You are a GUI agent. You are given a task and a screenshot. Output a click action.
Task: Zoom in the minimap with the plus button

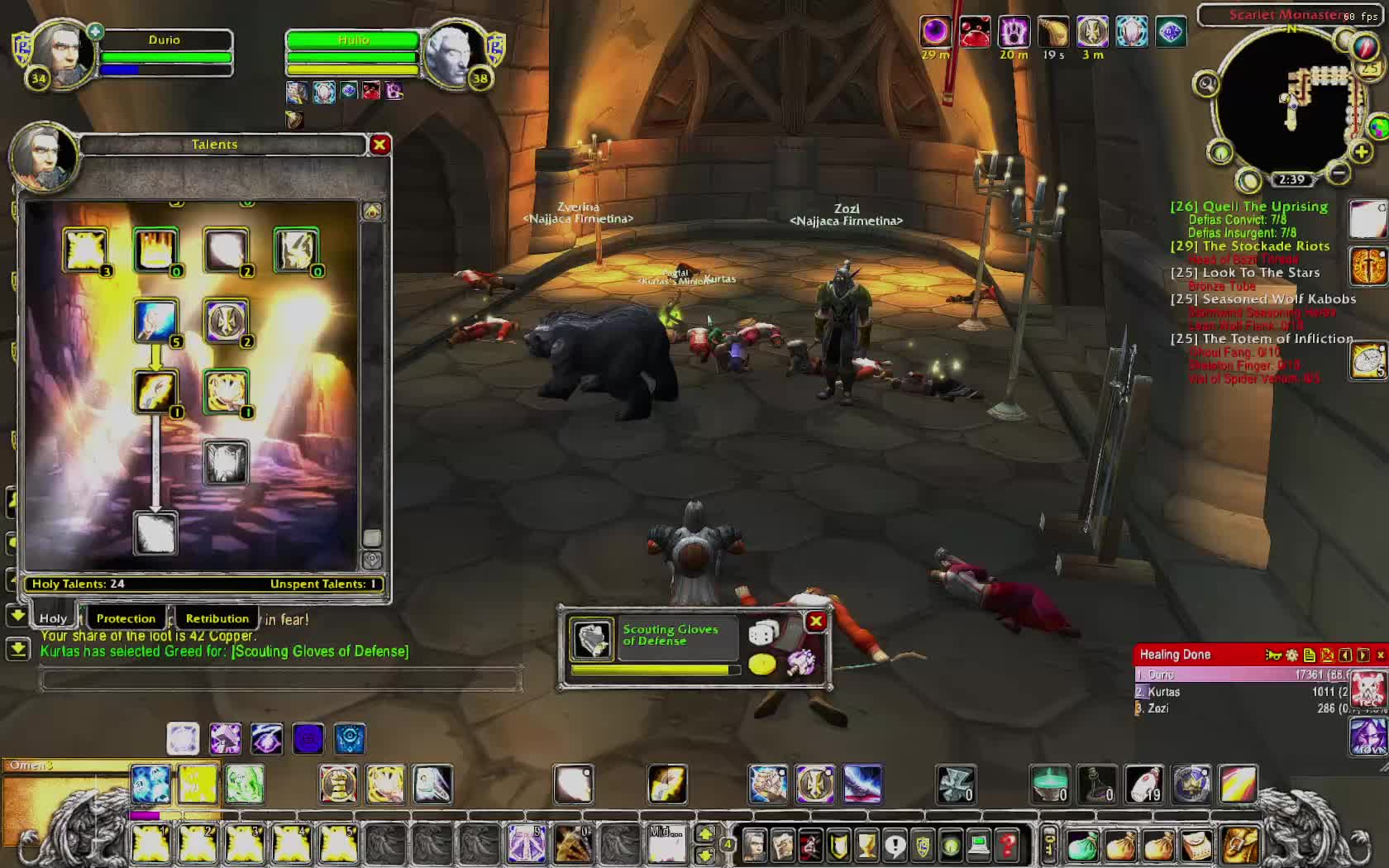(1361, 152)
